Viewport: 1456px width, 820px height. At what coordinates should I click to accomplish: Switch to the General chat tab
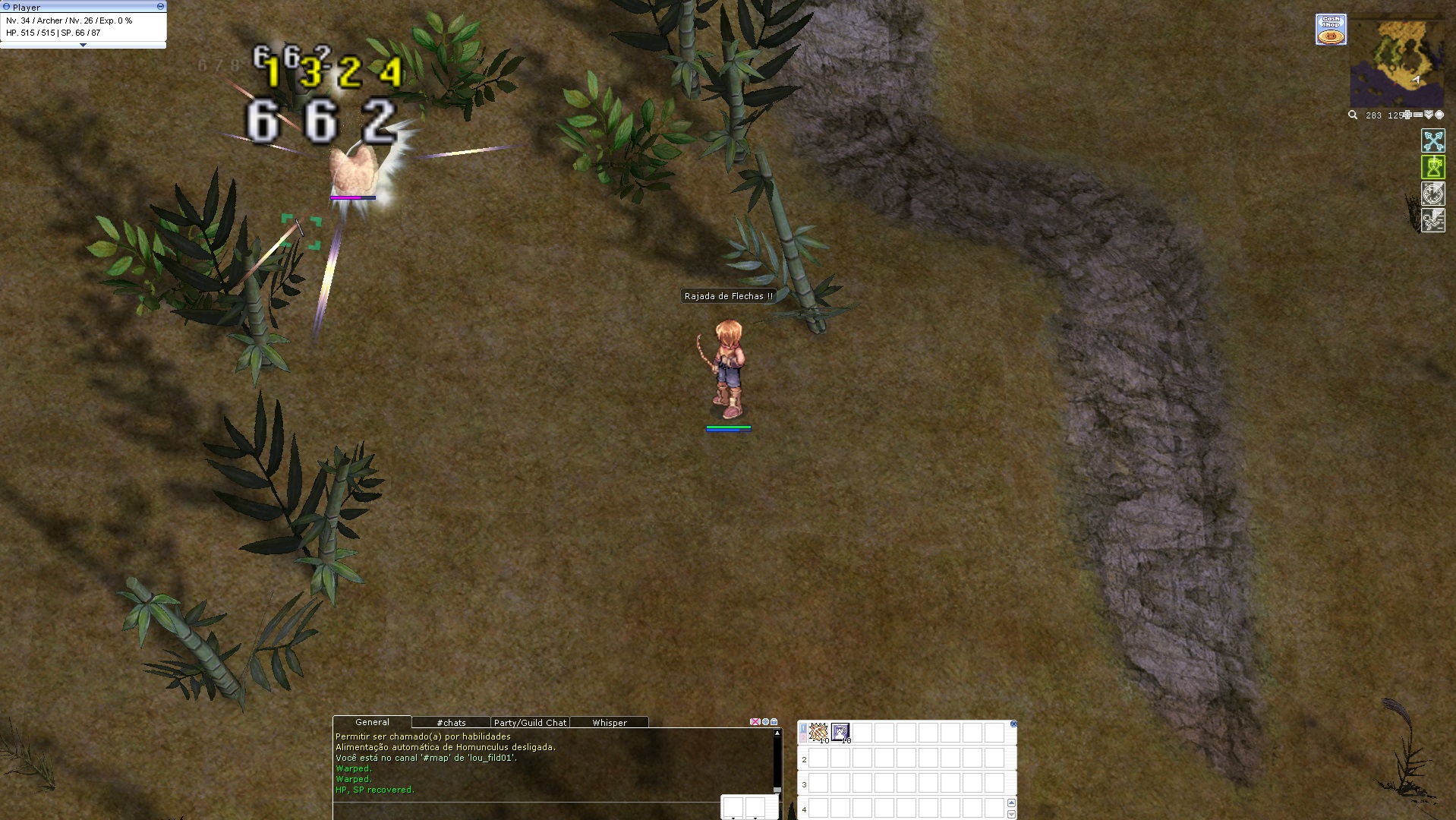(x=372, y=722)
